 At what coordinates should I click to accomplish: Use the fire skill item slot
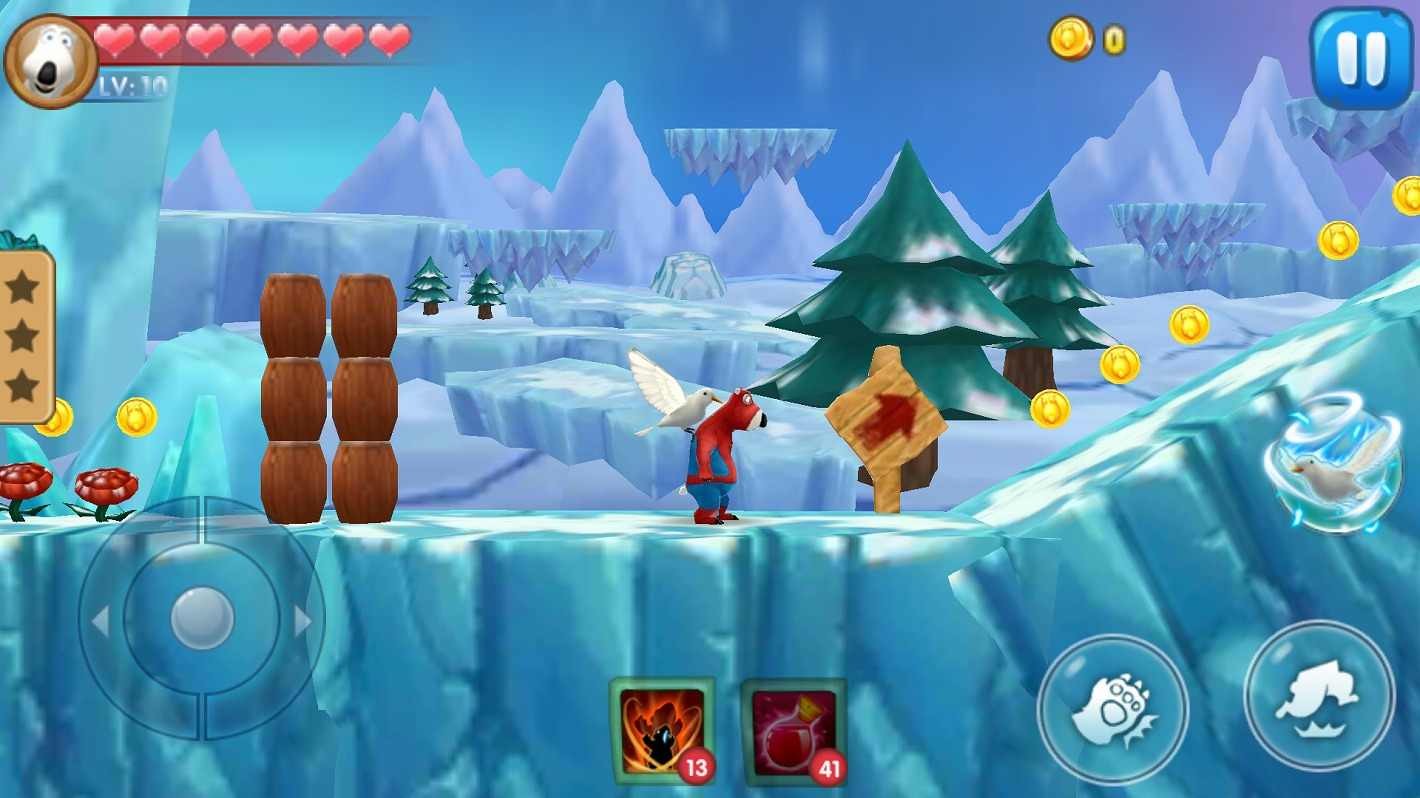pos(661,731)
